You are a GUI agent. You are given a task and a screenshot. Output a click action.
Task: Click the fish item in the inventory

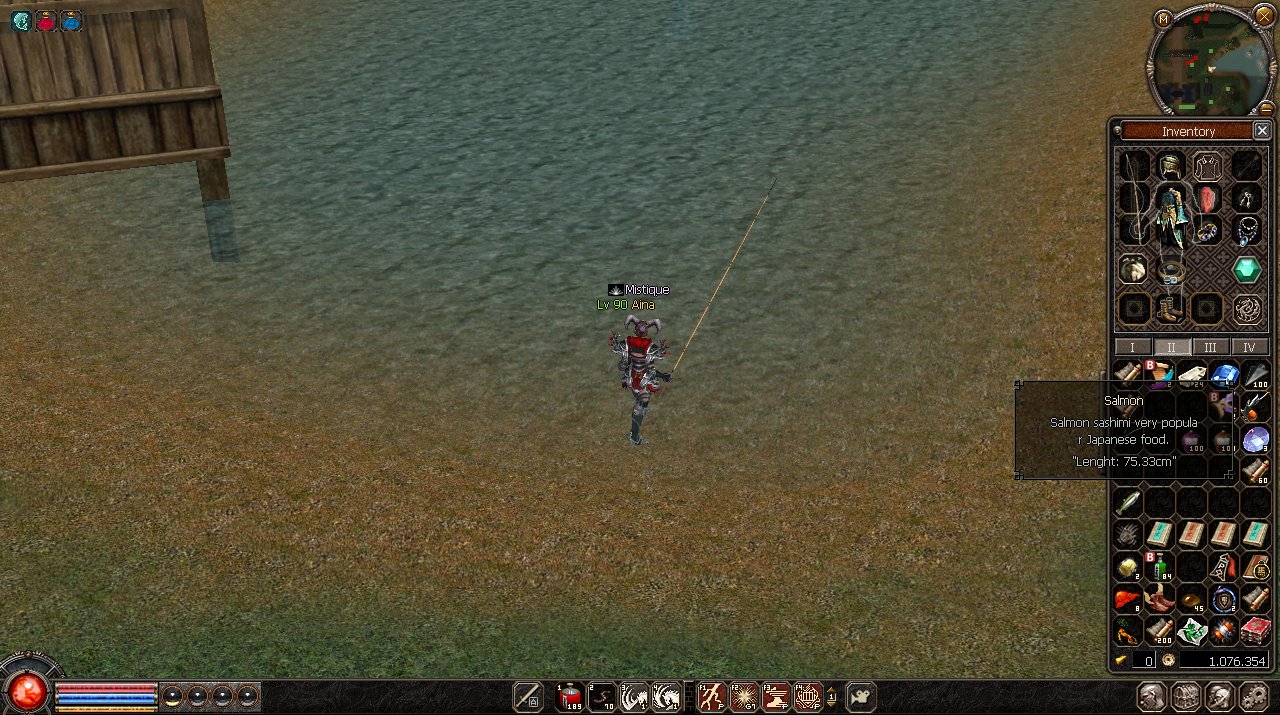[1128, 500]
